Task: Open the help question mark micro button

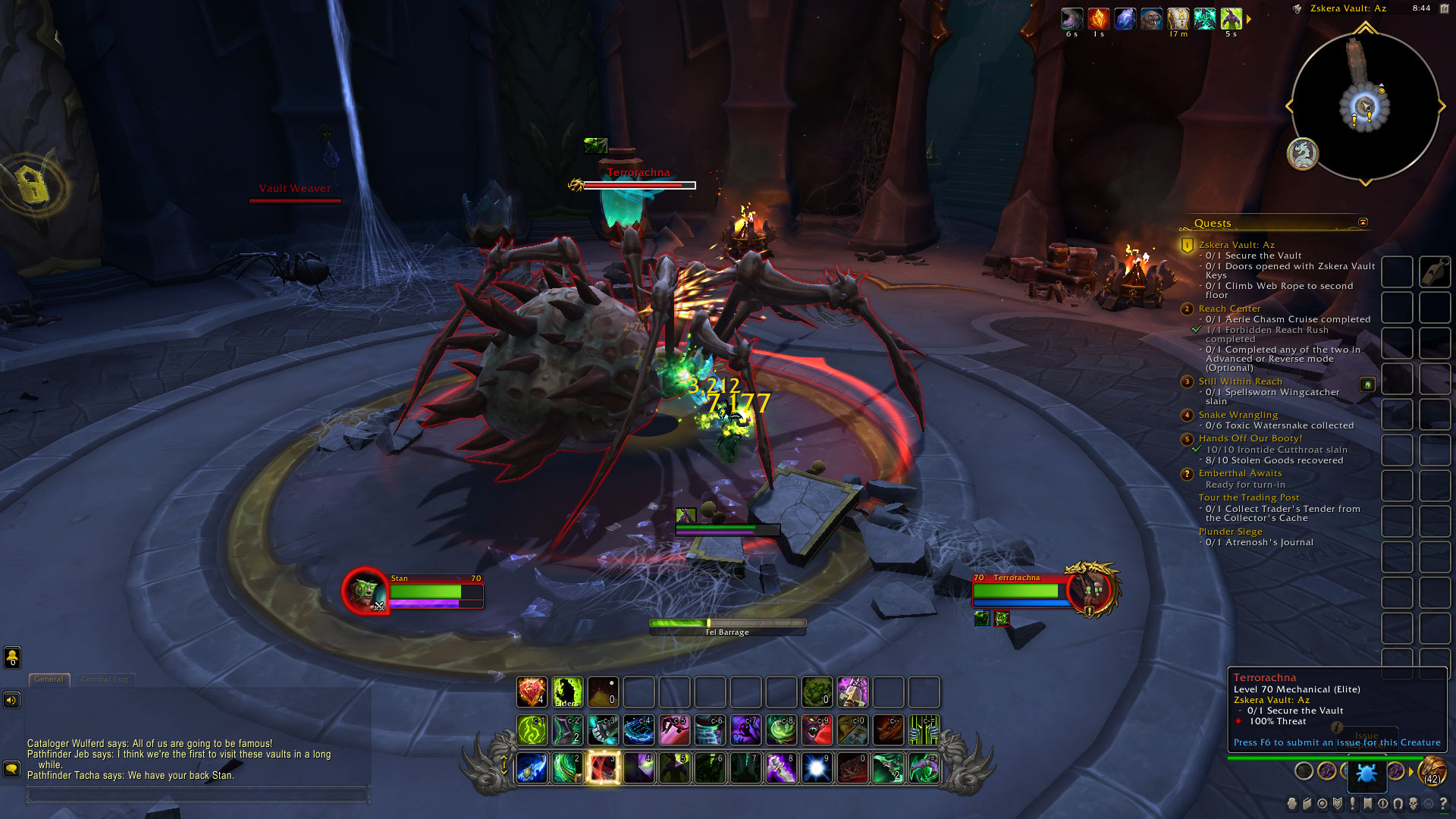Action: (1443, 804)
